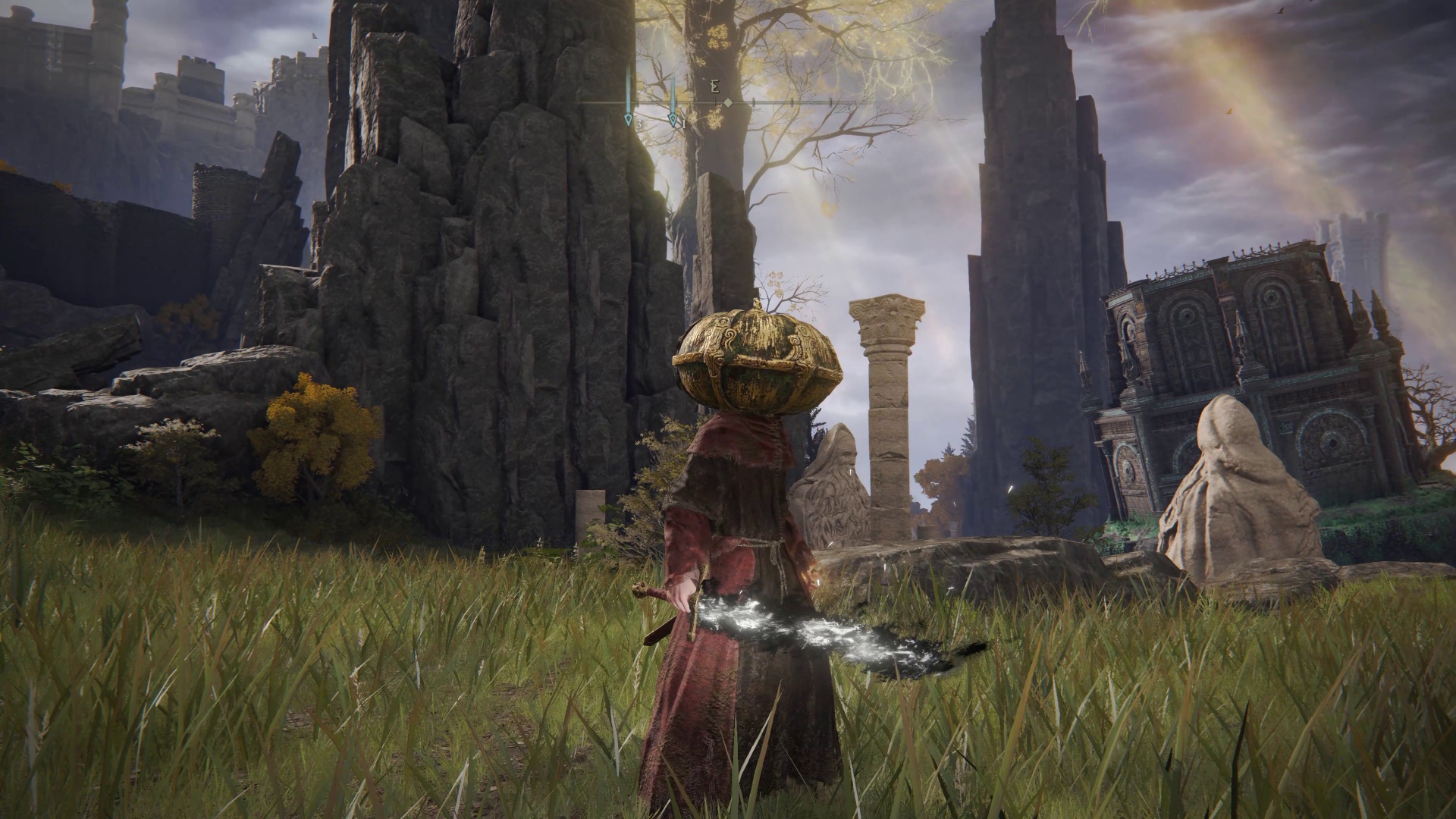Select the blue beacon marker numbered 1
This screenshot has width=1456, height=819.
coord(672,118)
